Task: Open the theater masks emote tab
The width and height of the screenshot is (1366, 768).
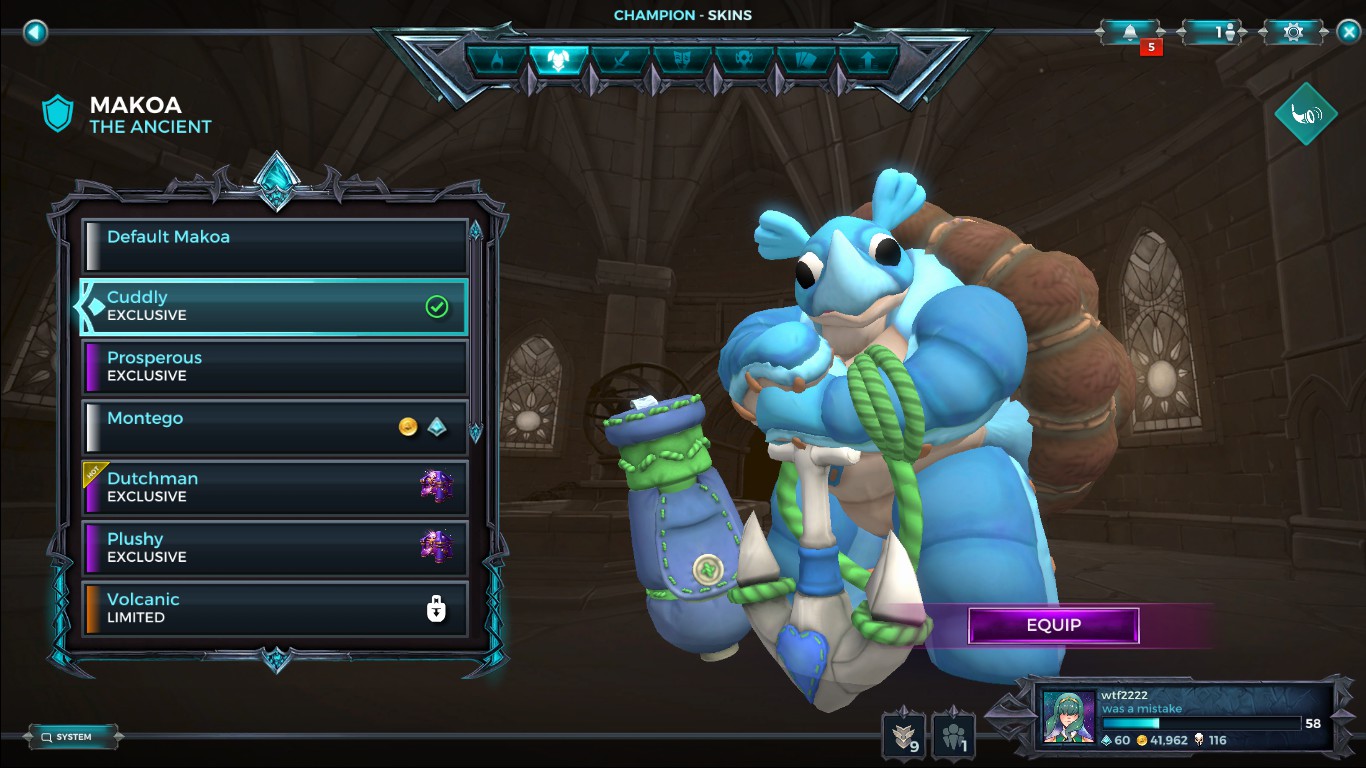Action: tap(682, 60)
